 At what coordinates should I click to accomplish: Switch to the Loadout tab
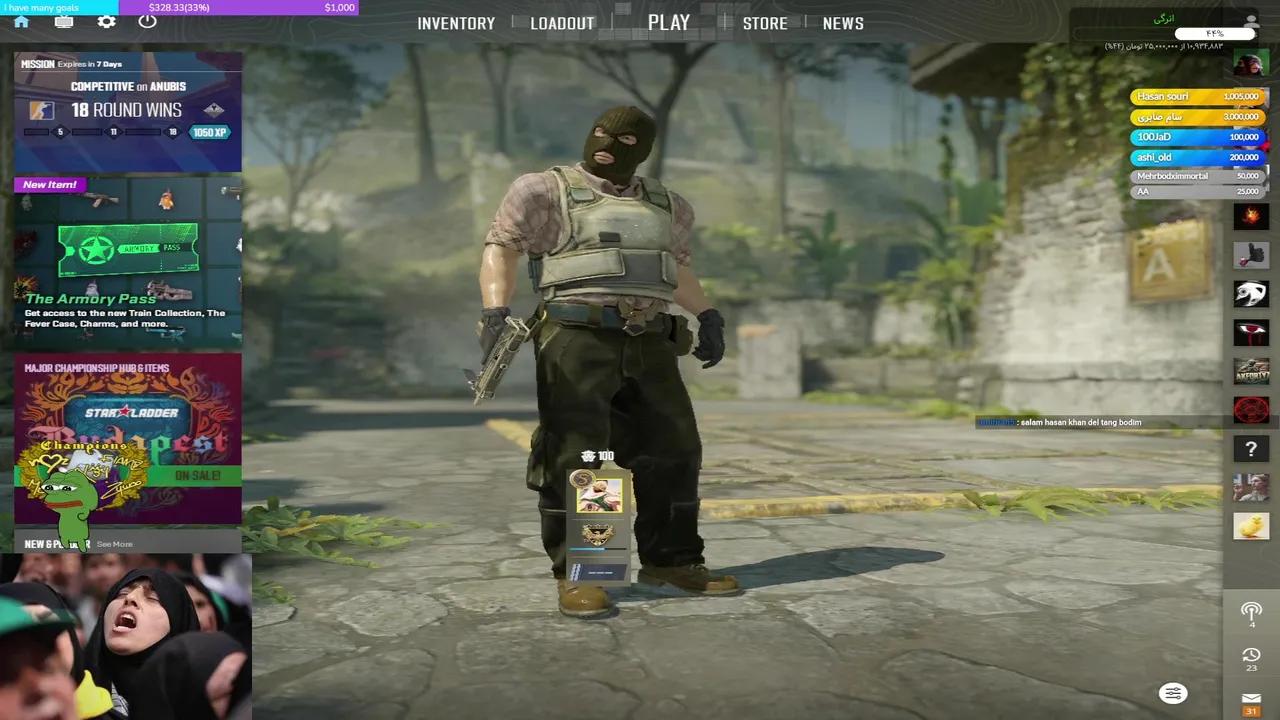(562, 22)
